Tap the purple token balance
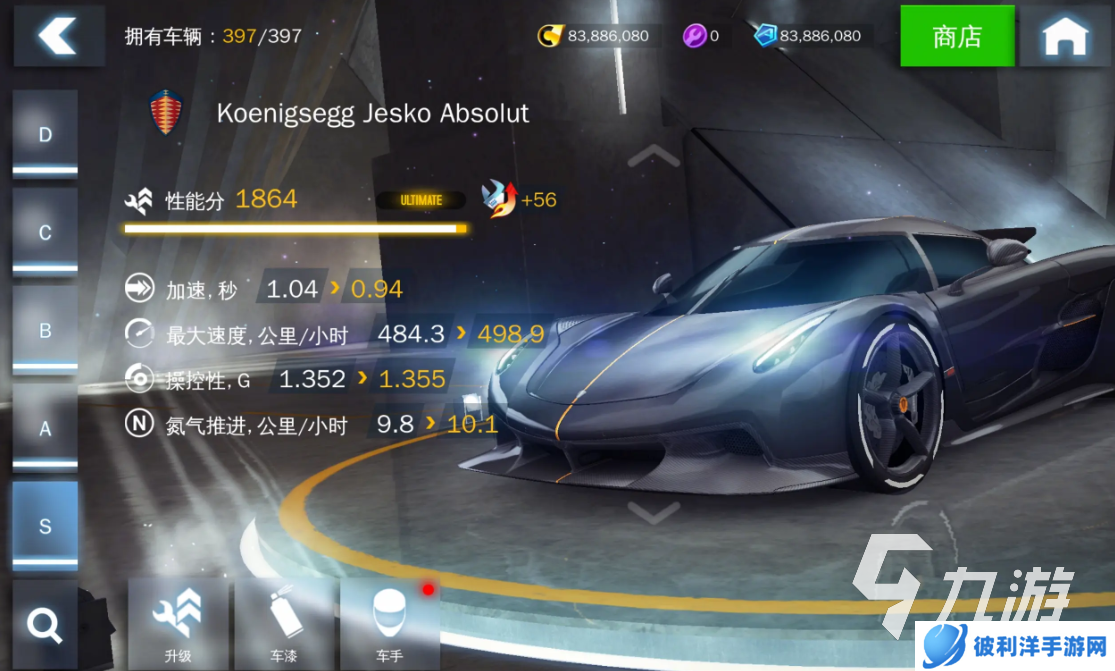The width and height of the screenshot is (1115, 671). [x=701, y=36]
